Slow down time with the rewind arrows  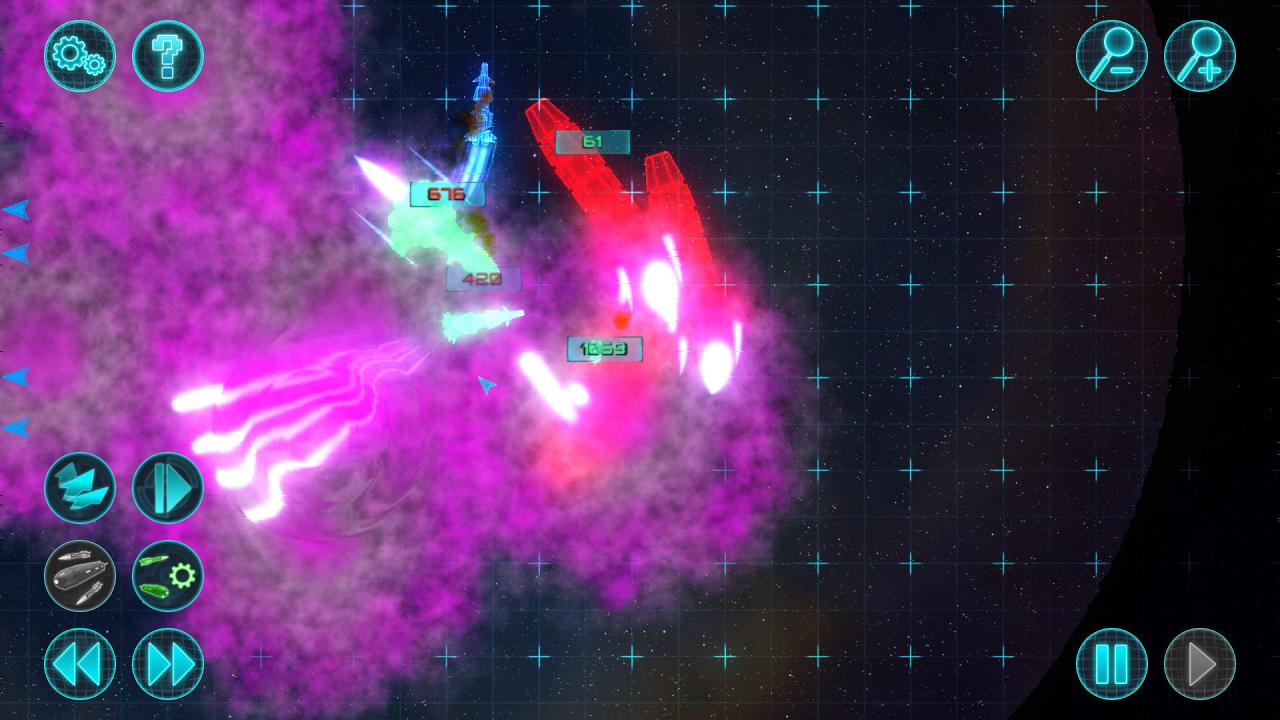[79, 663]
